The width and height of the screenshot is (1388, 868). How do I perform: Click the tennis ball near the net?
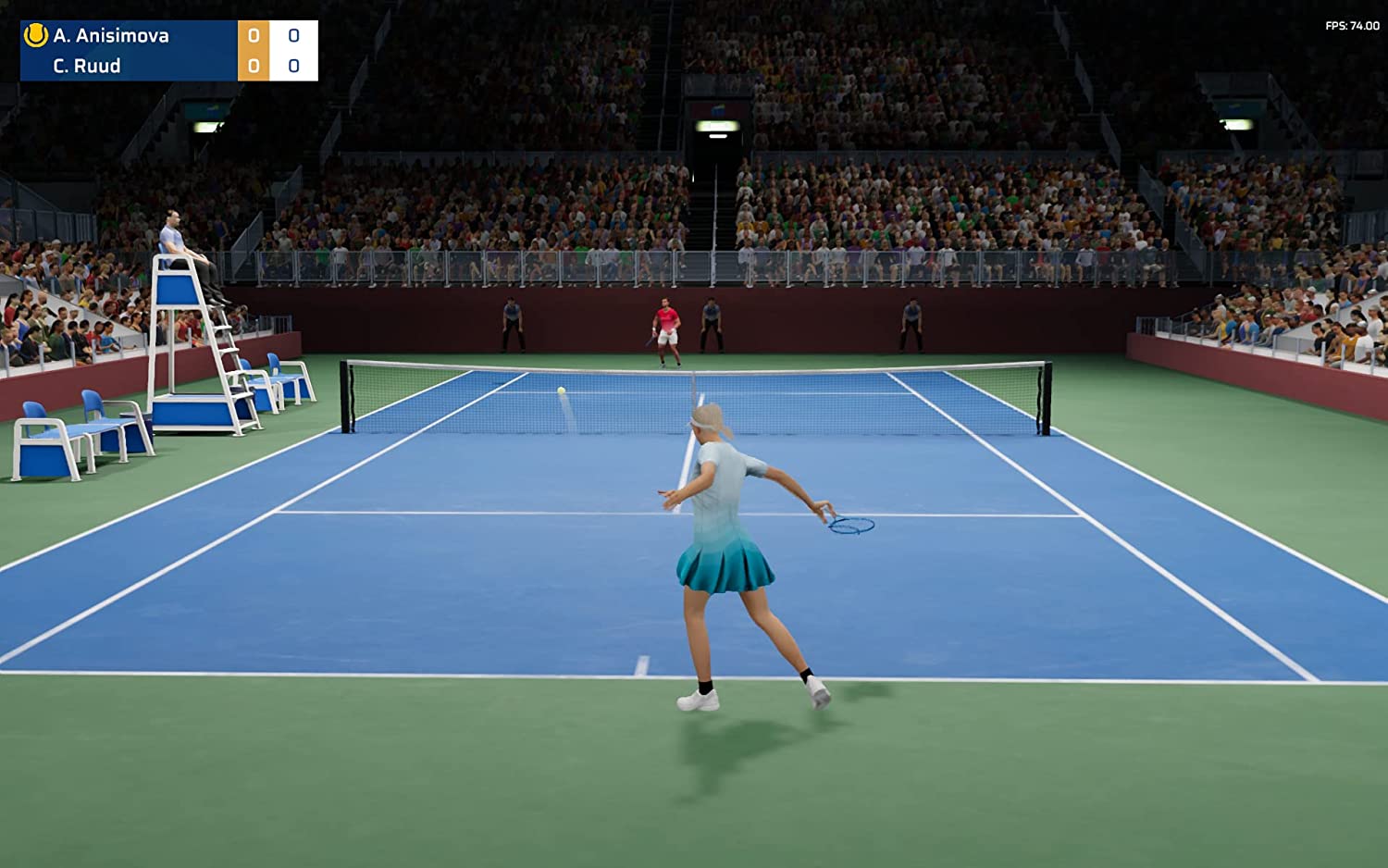coord(560,392)
